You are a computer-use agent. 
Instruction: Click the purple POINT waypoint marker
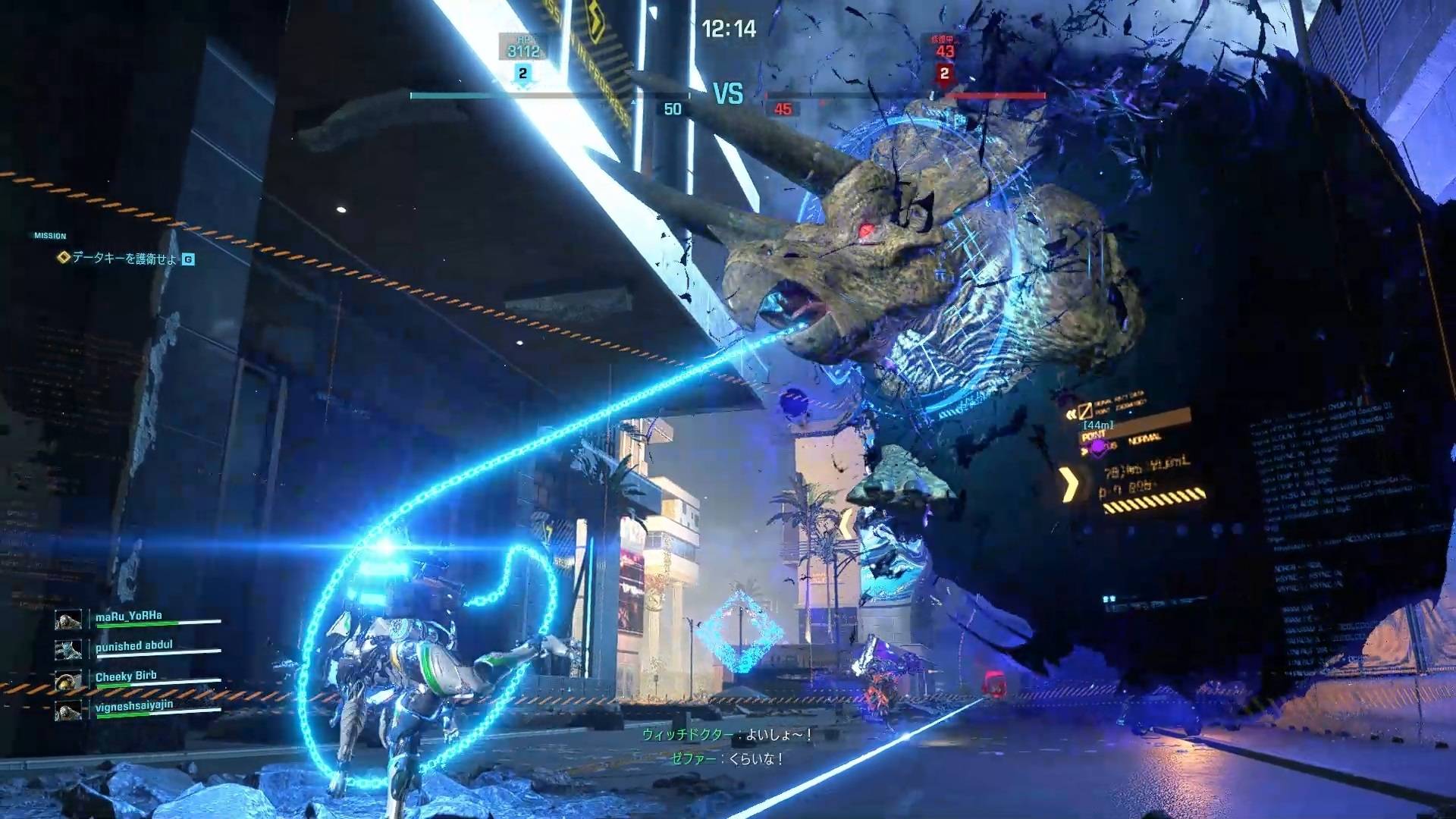pos(1097,447)
